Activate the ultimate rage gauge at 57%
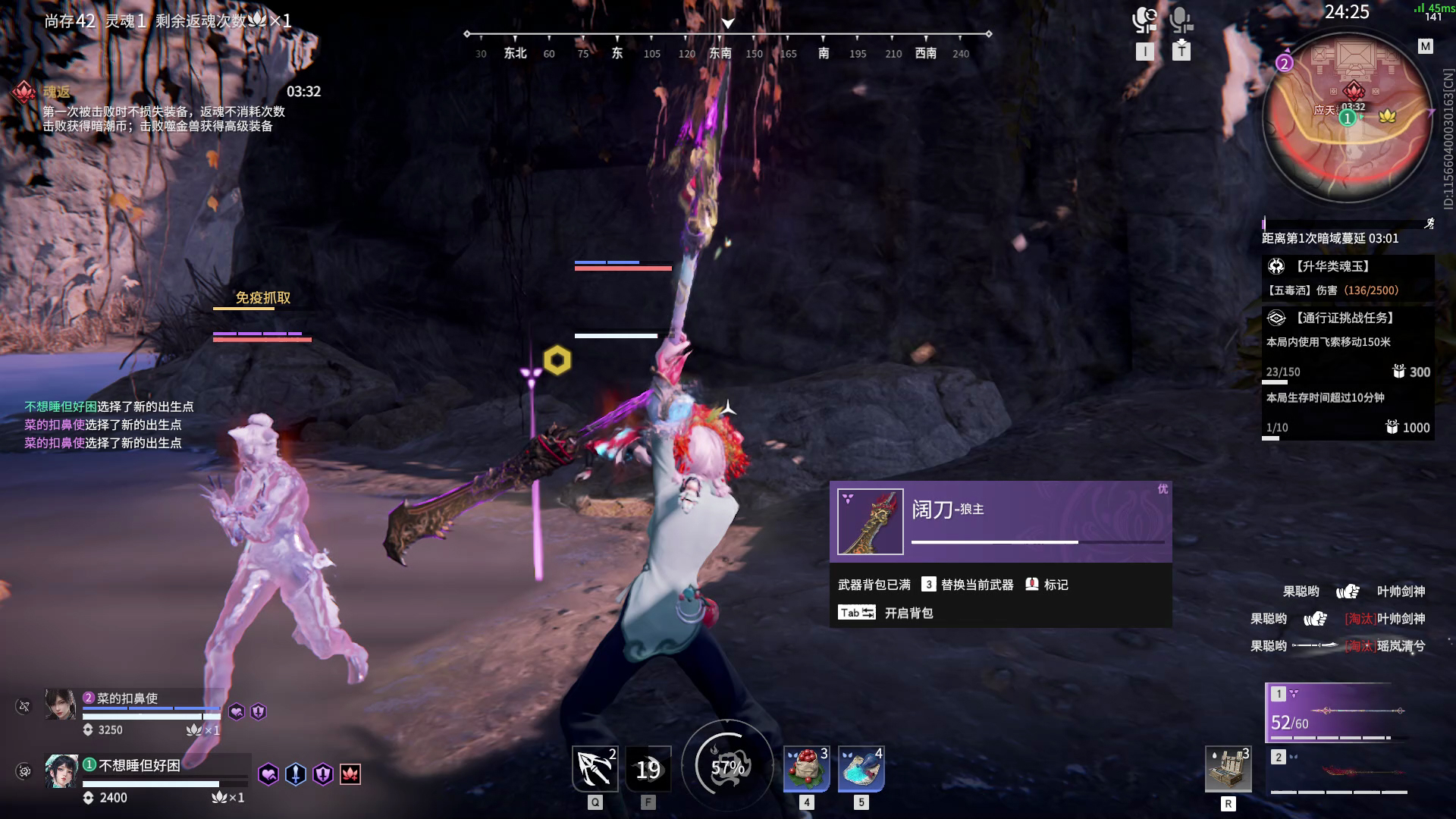1456x819 pixels. pyautogui.click(x=727, y=767)
